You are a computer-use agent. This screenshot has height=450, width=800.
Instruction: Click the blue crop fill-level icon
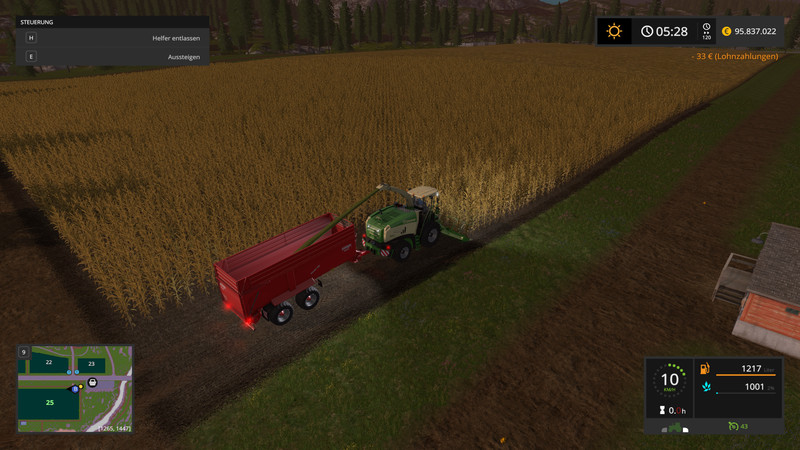click(x=706, y=387)
